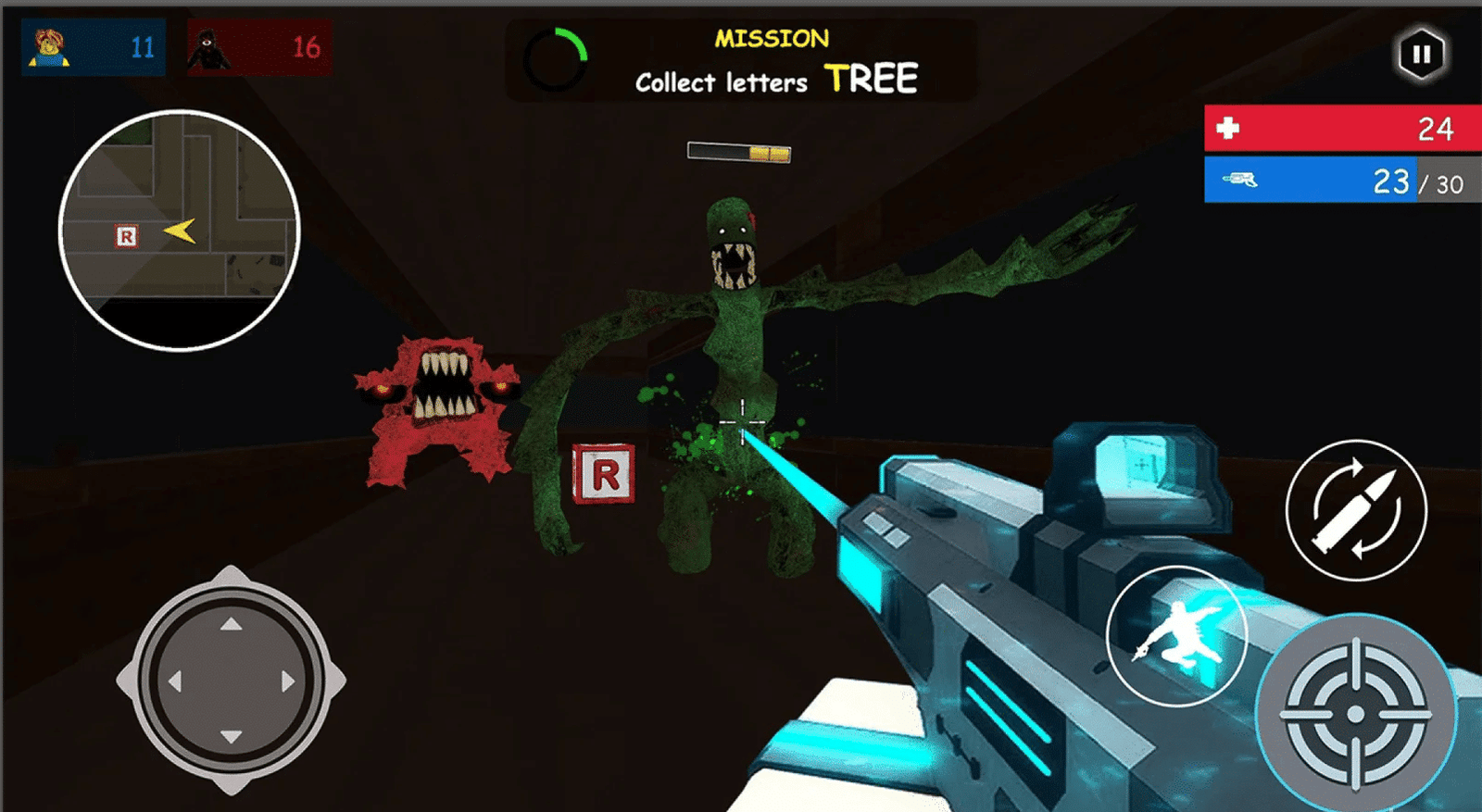Select the MISSION header banner
Screen dimensions: 1482x812
[x=772, y=38]
